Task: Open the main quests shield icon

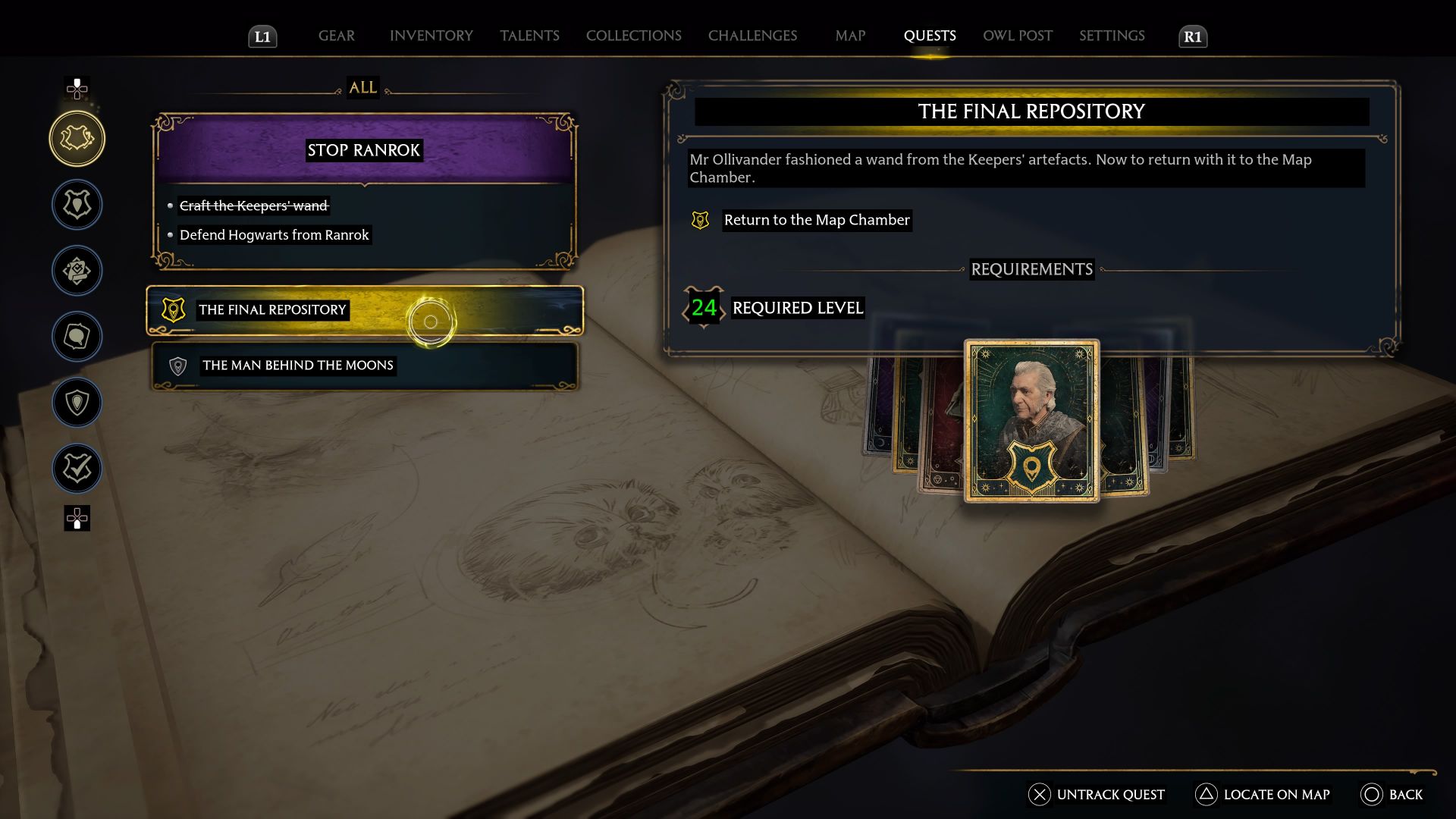Action: click(x=76, y=205)
